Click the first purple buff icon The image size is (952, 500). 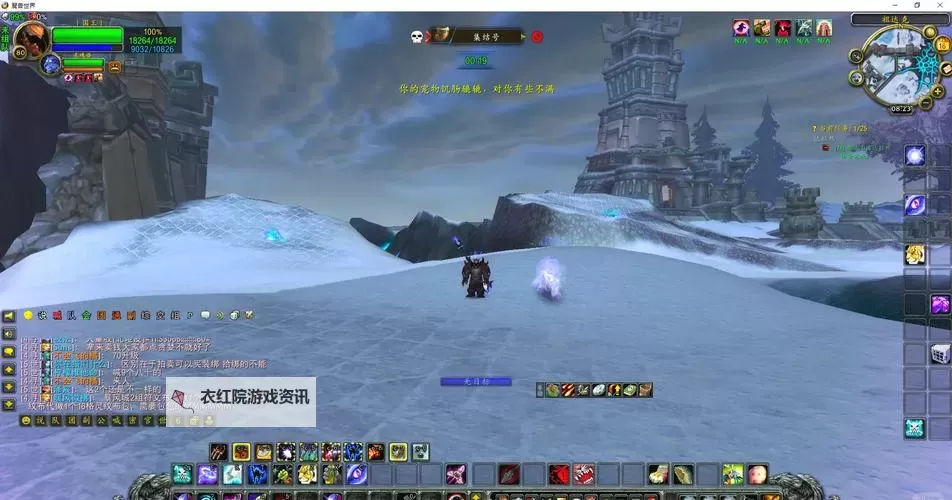pos(741,28)
